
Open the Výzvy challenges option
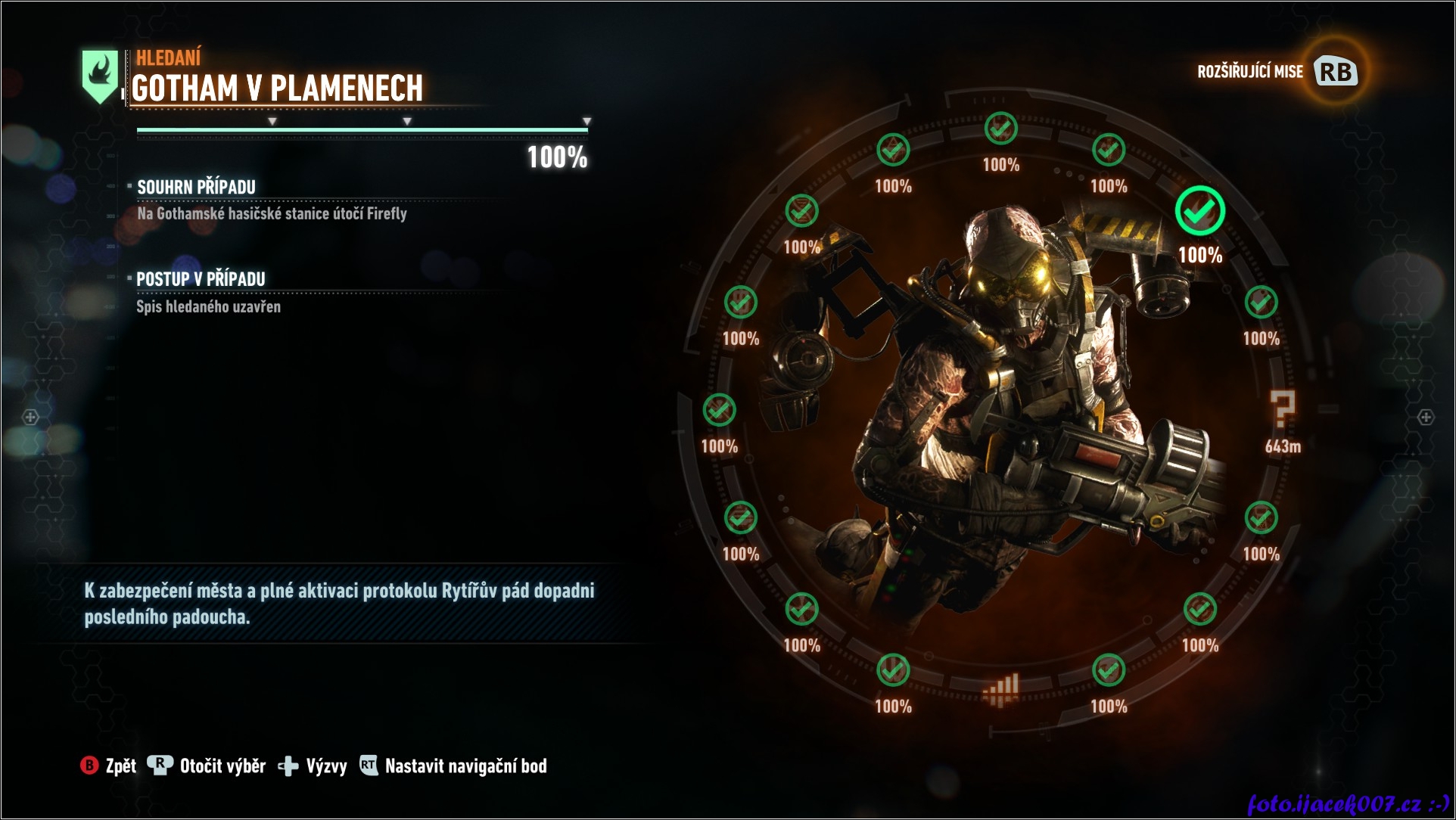pyautogui.click(x=313, y=766)
